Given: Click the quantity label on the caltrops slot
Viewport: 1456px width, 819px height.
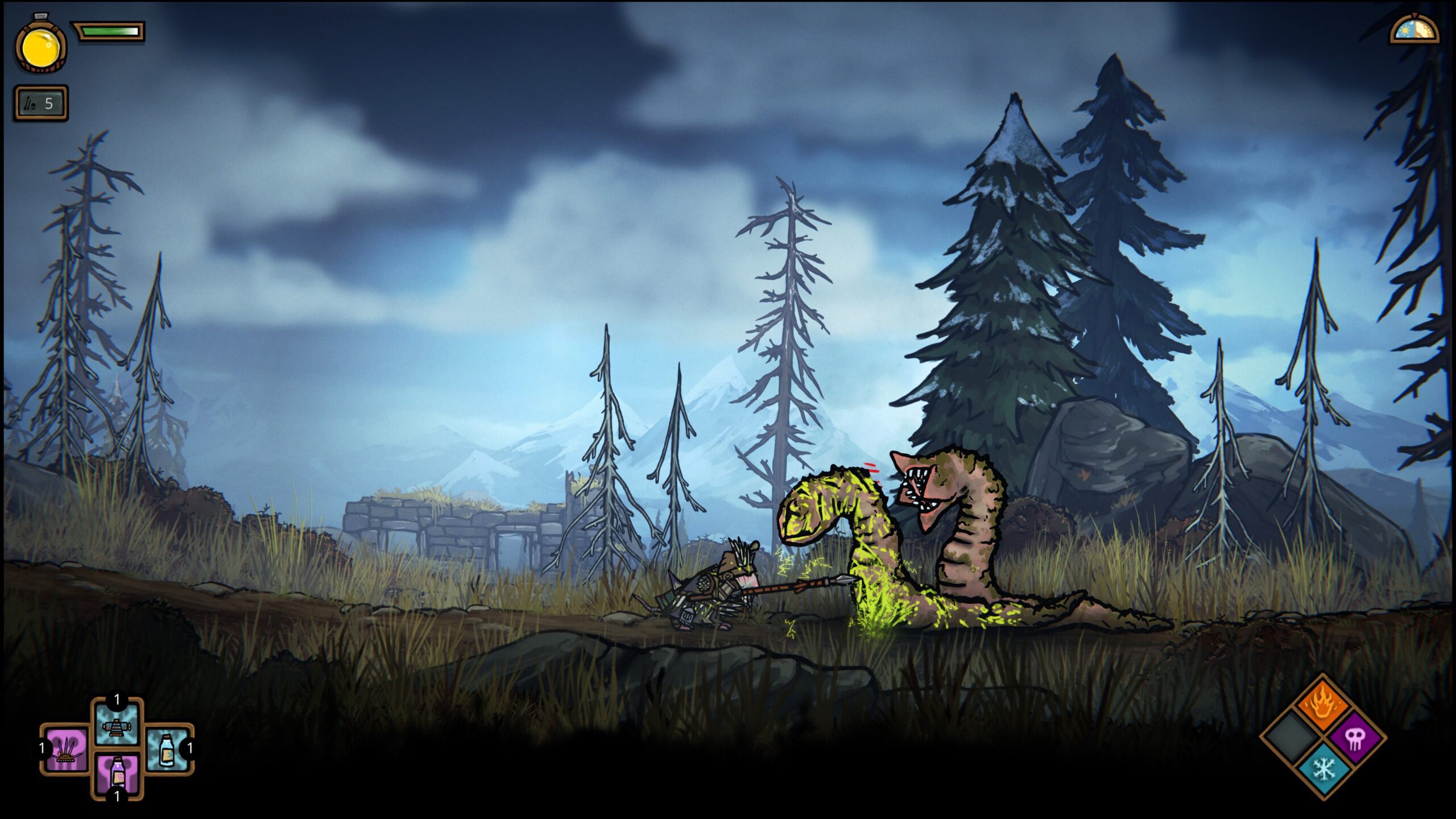Looking at the screenshot, I should (x=42, y=746).
